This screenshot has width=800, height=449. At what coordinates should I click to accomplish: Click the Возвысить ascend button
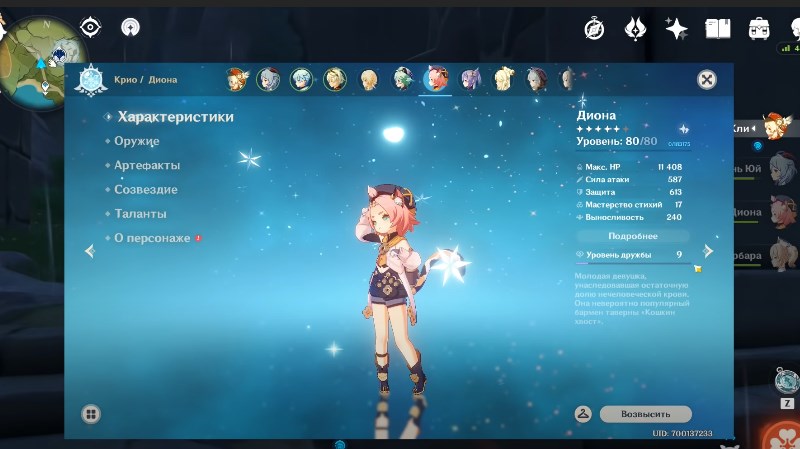645,413
